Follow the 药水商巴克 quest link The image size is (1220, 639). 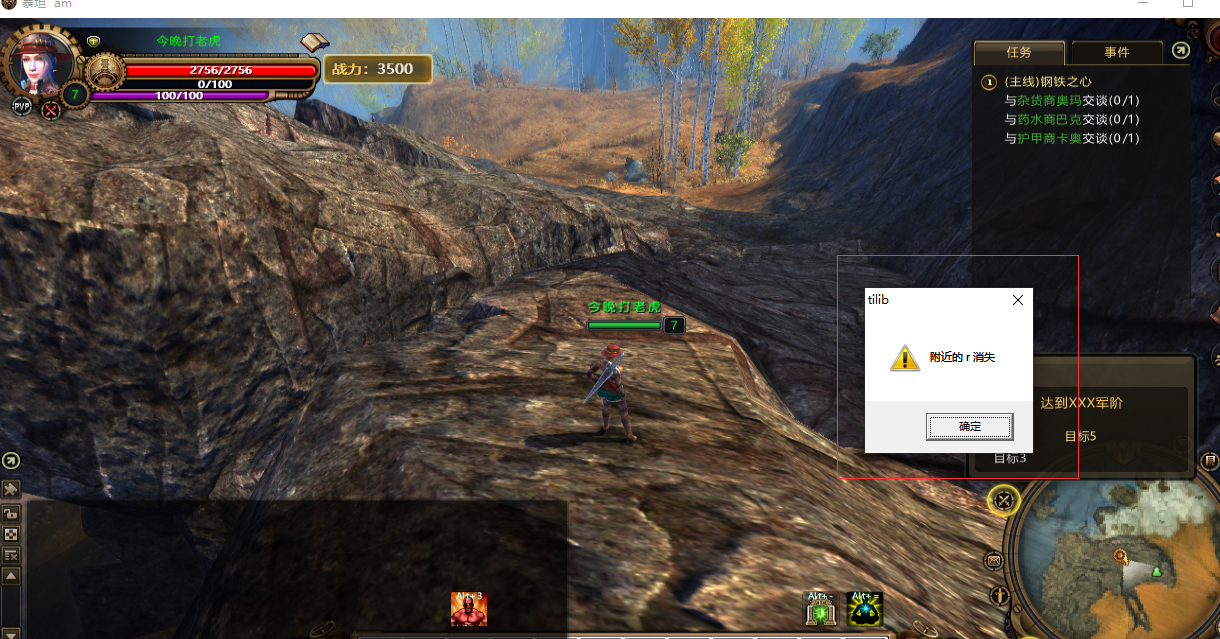tap(1049, 119)
